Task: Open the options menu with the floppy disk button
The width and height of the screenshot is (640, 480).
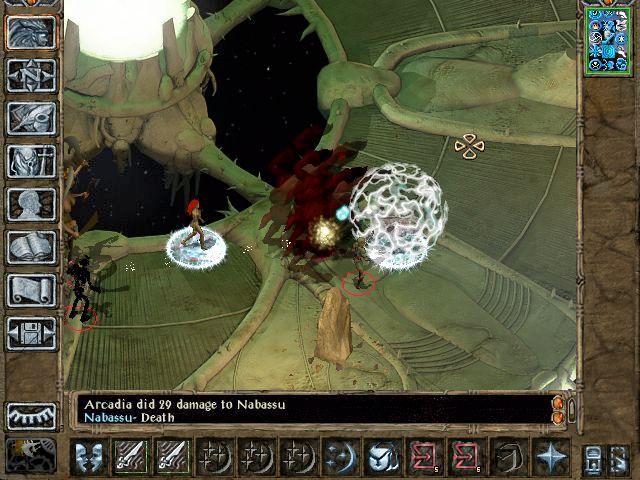Action: [x=31, y=333]
